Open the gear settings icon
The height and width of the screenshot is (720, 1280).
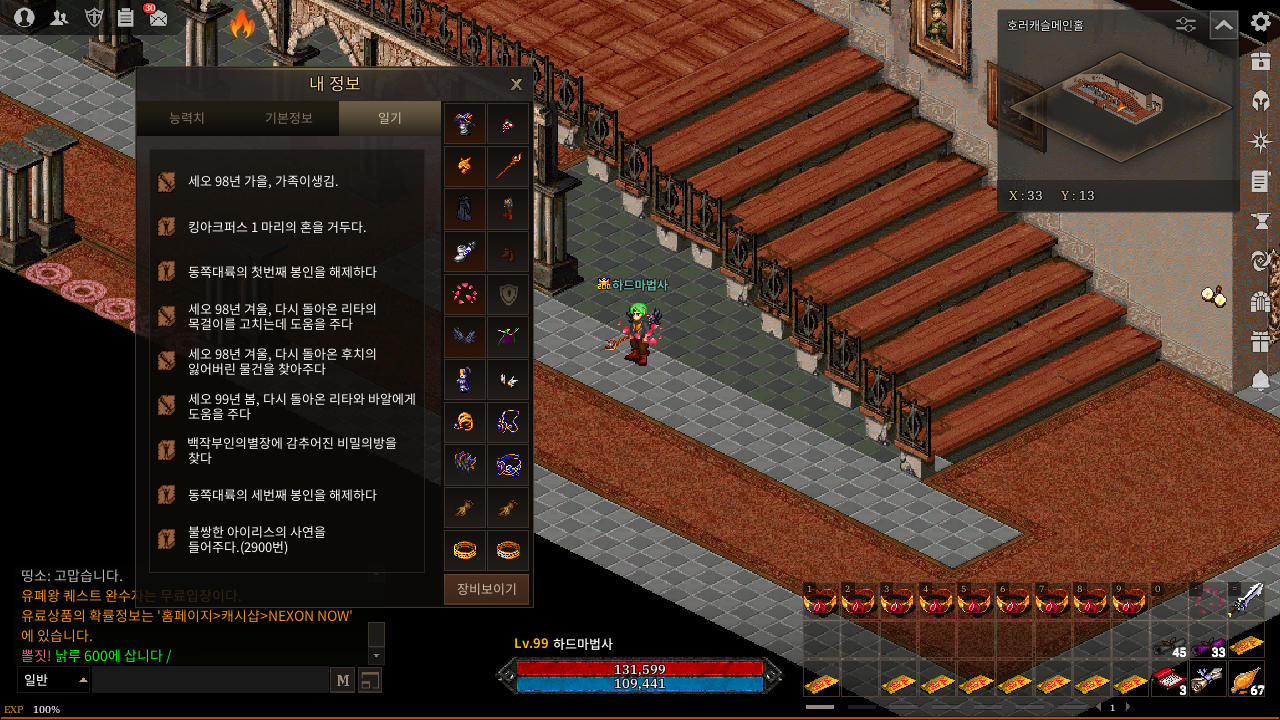pyautogui.click(x=1261, y=22)
